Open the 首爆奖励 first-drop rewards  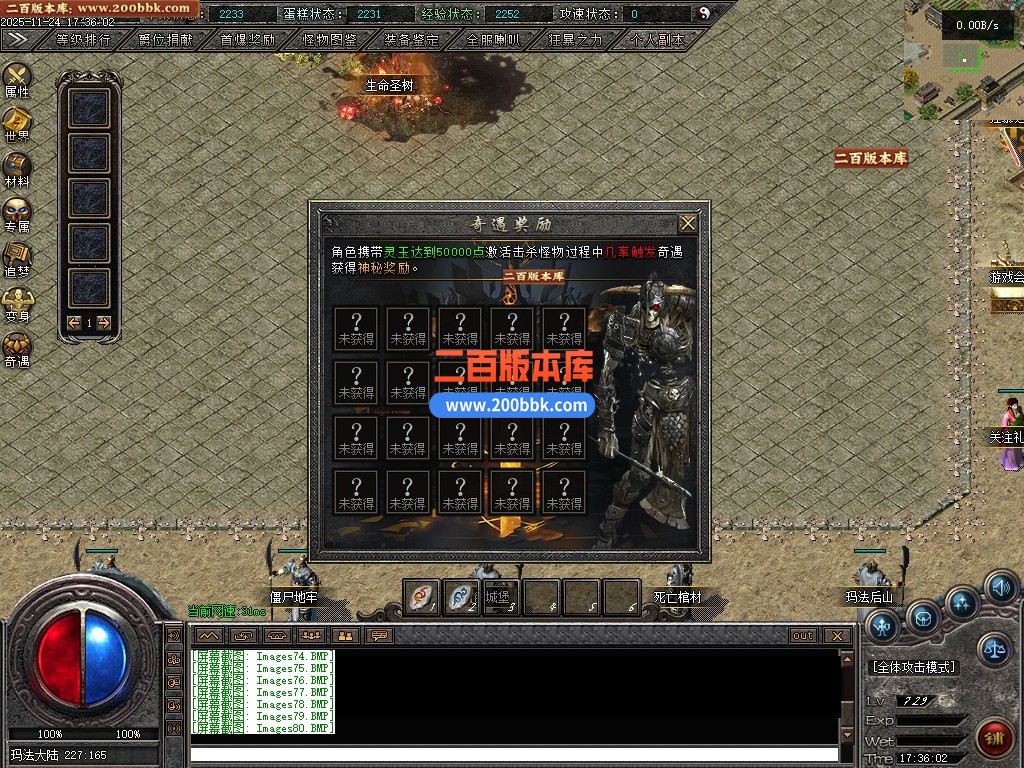point(248,40)
